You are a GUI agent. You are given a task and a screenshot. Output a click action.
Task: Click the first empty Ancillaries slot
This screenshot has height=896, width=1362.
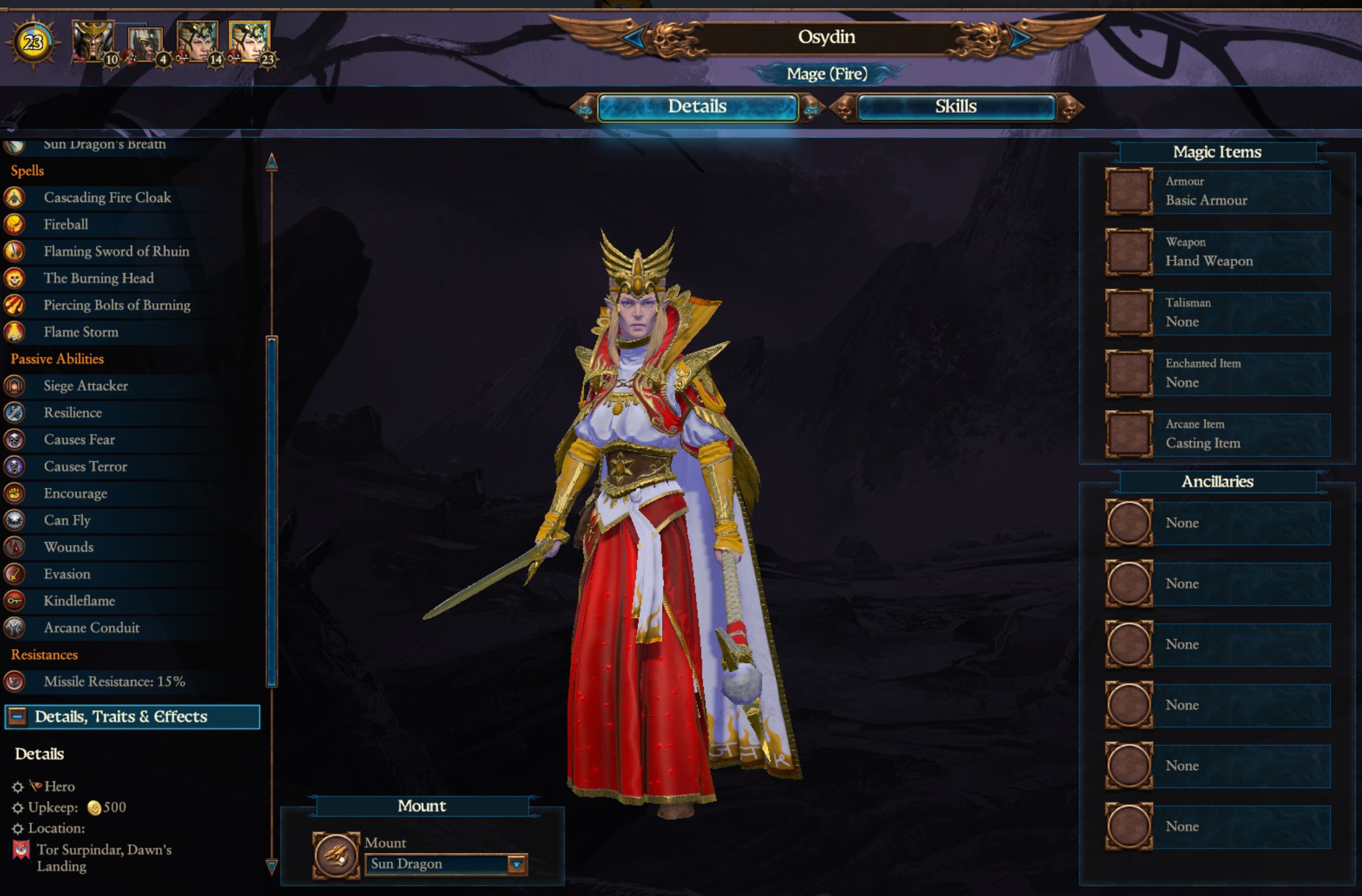1128,523
